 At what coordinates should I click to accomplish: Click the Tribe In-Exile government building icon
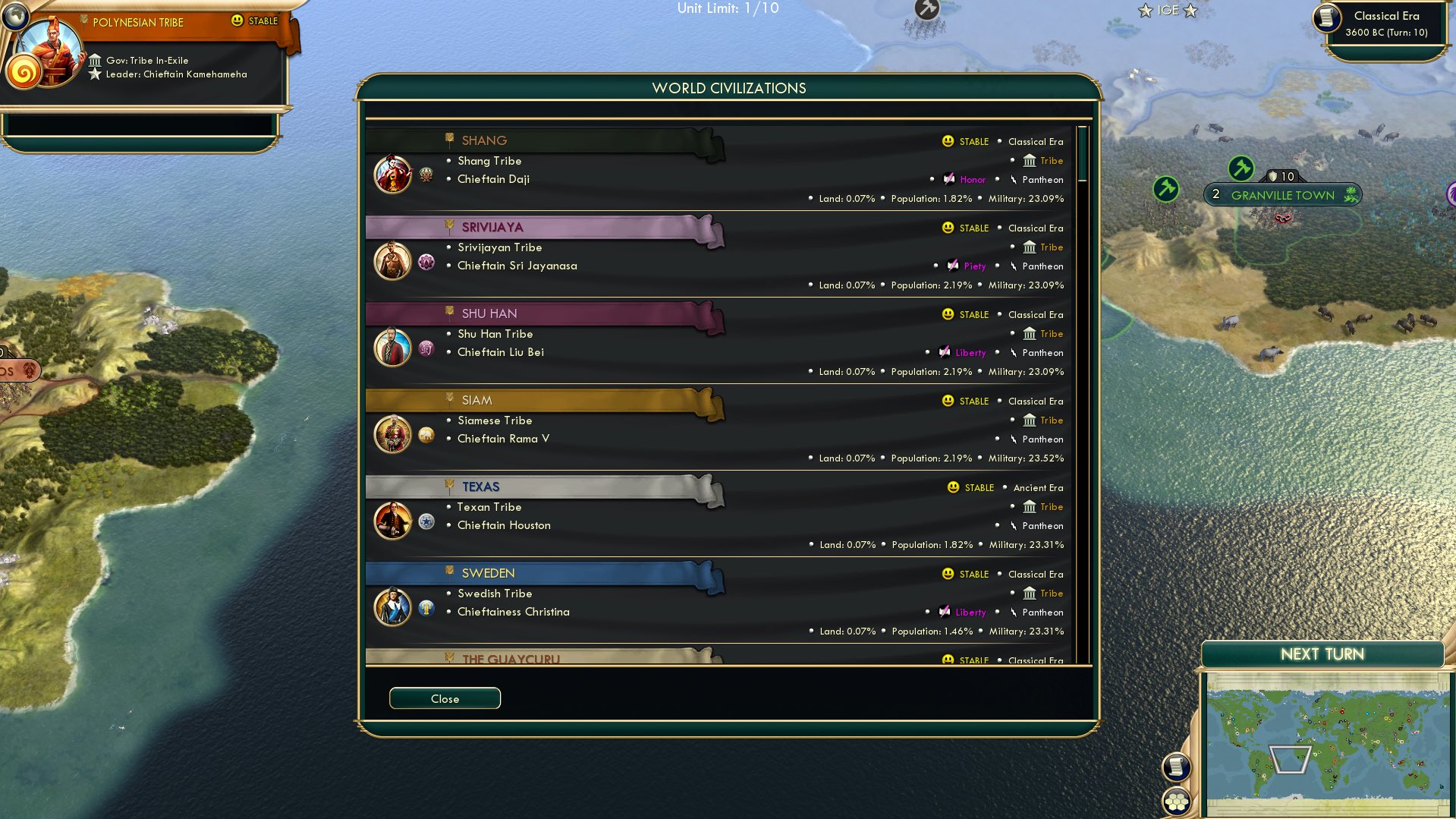(x=96, y=60)
